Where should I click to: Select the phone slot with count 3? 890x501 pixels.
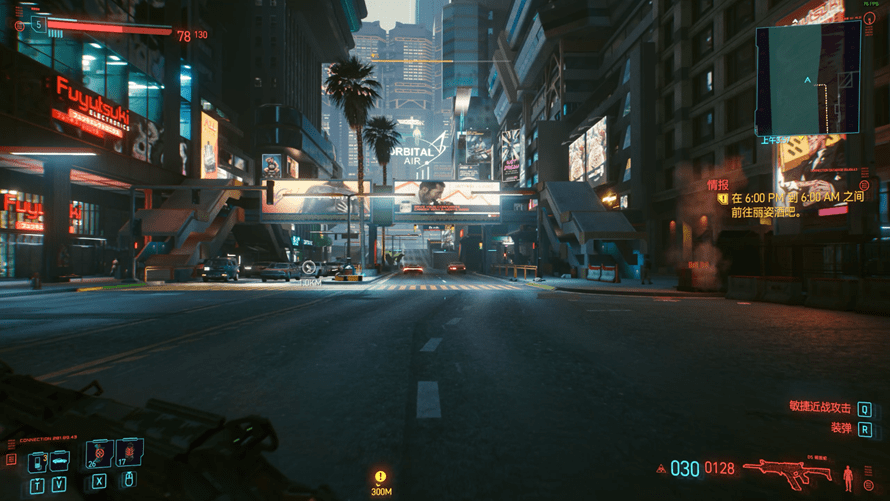point(38,460)
